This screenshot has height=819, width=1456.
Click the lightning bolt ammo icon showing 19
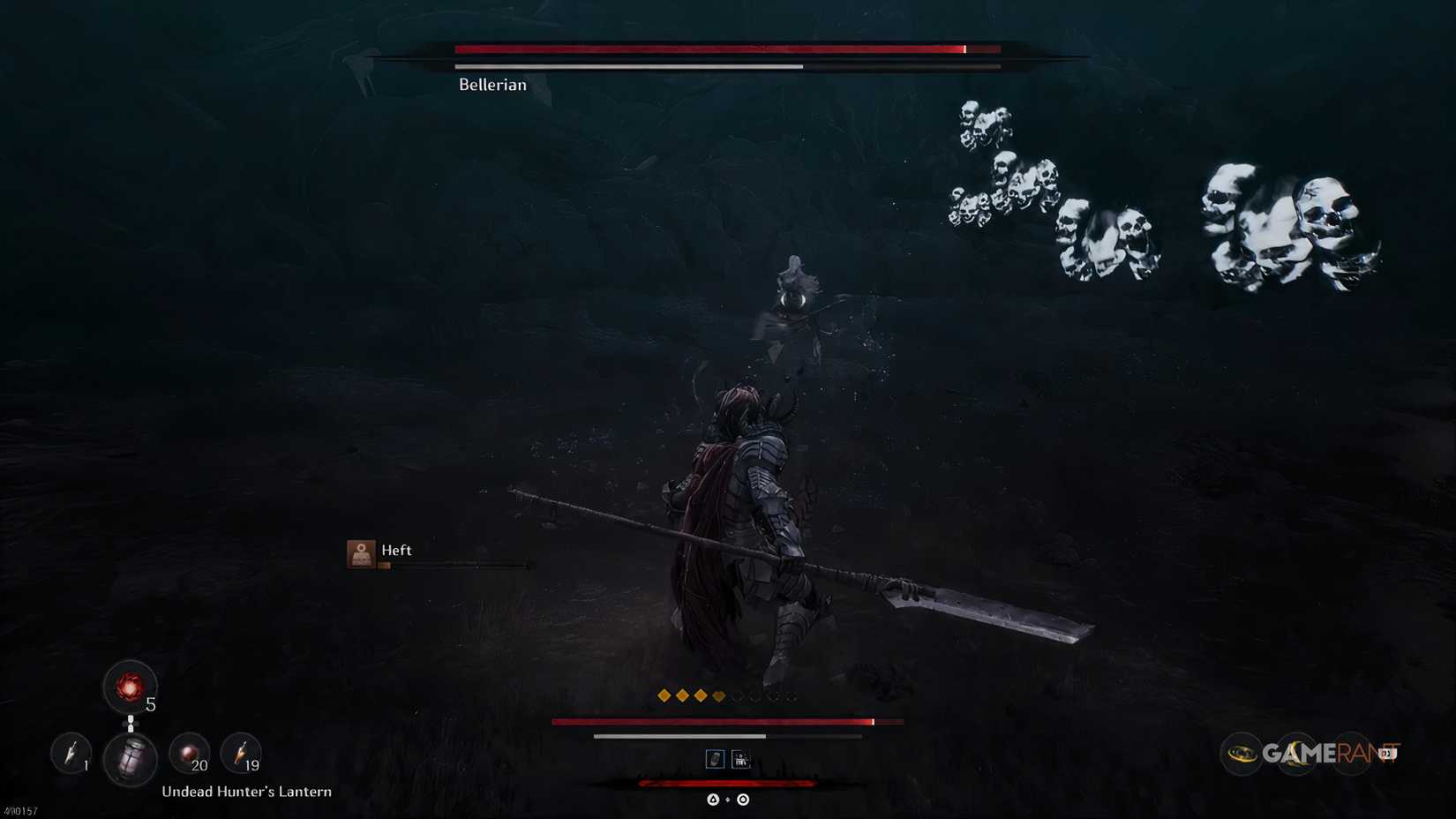[239, 755]
